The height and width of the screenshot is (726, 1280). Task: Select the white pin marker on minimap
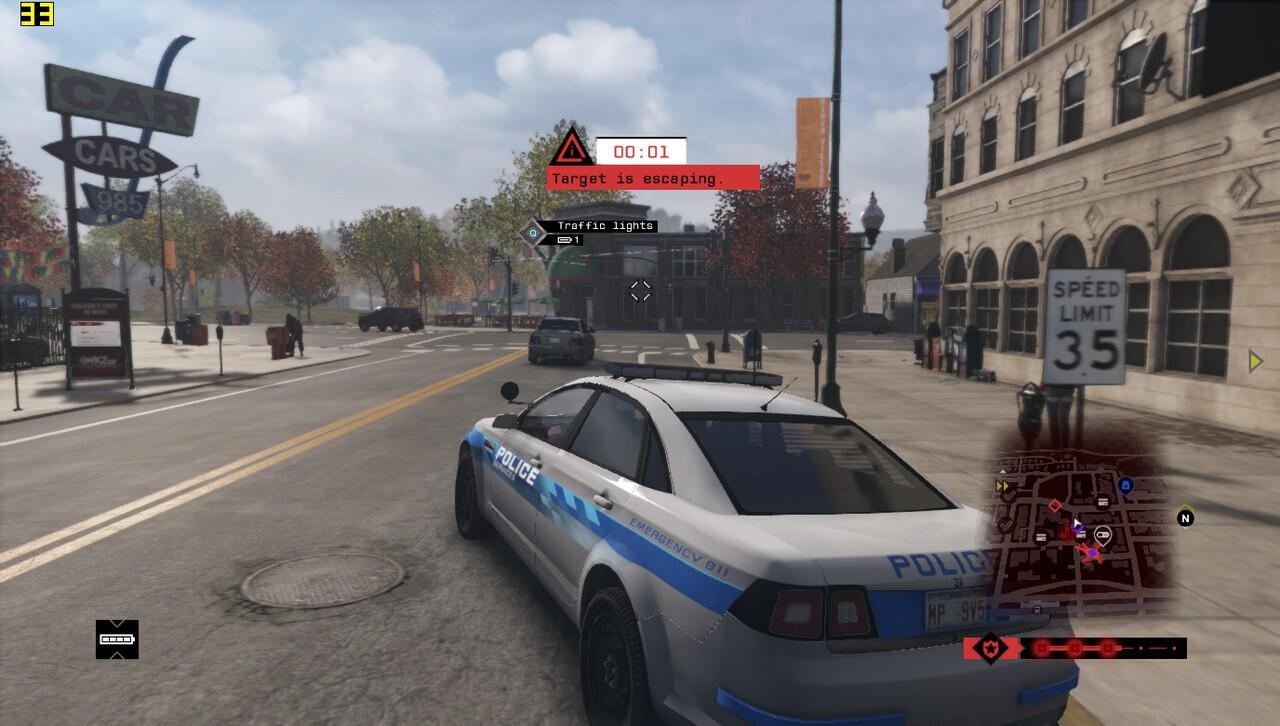pyautogui.click(x=1102, y=536)
